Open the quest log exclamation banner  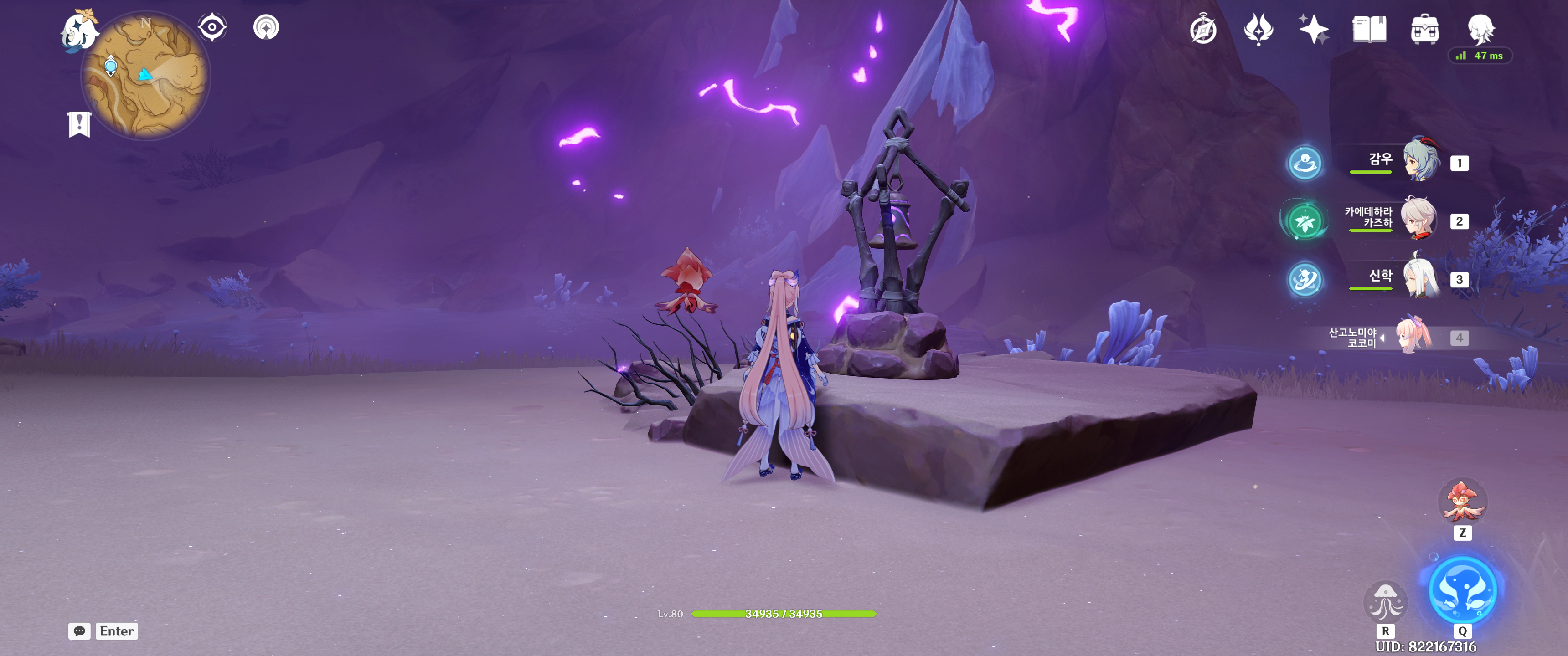(x=79, y=124)
